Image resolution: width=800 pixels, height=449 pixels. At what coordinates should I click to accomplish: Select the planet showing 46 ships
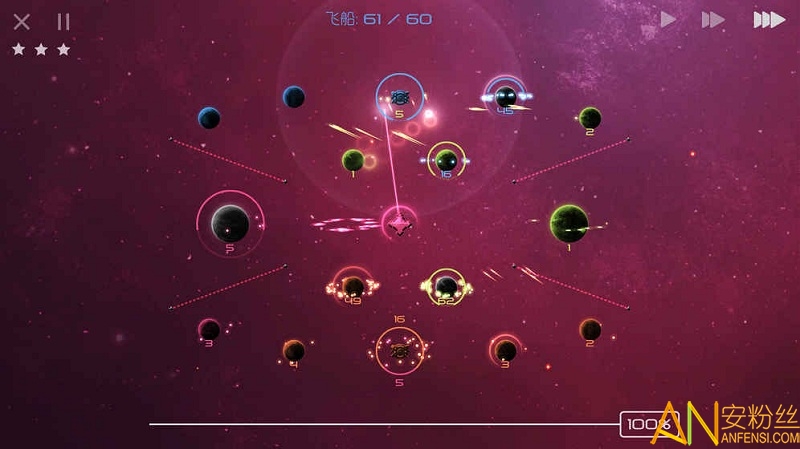coord(505,97)
